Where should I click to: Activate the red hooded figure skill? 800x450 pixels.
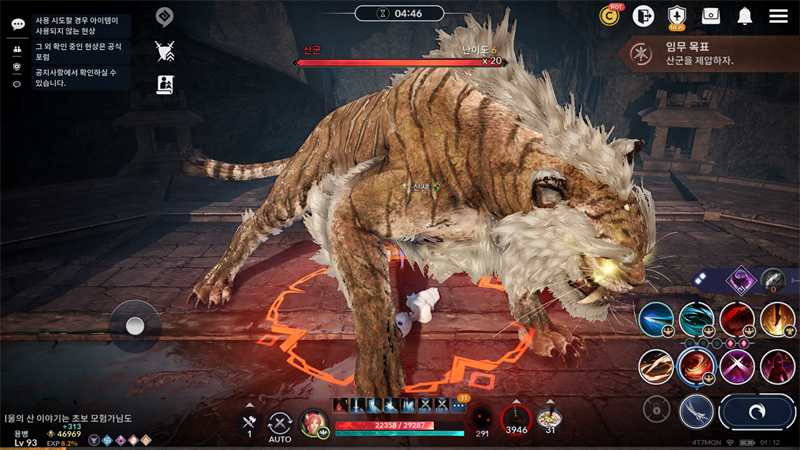[777, 366]
